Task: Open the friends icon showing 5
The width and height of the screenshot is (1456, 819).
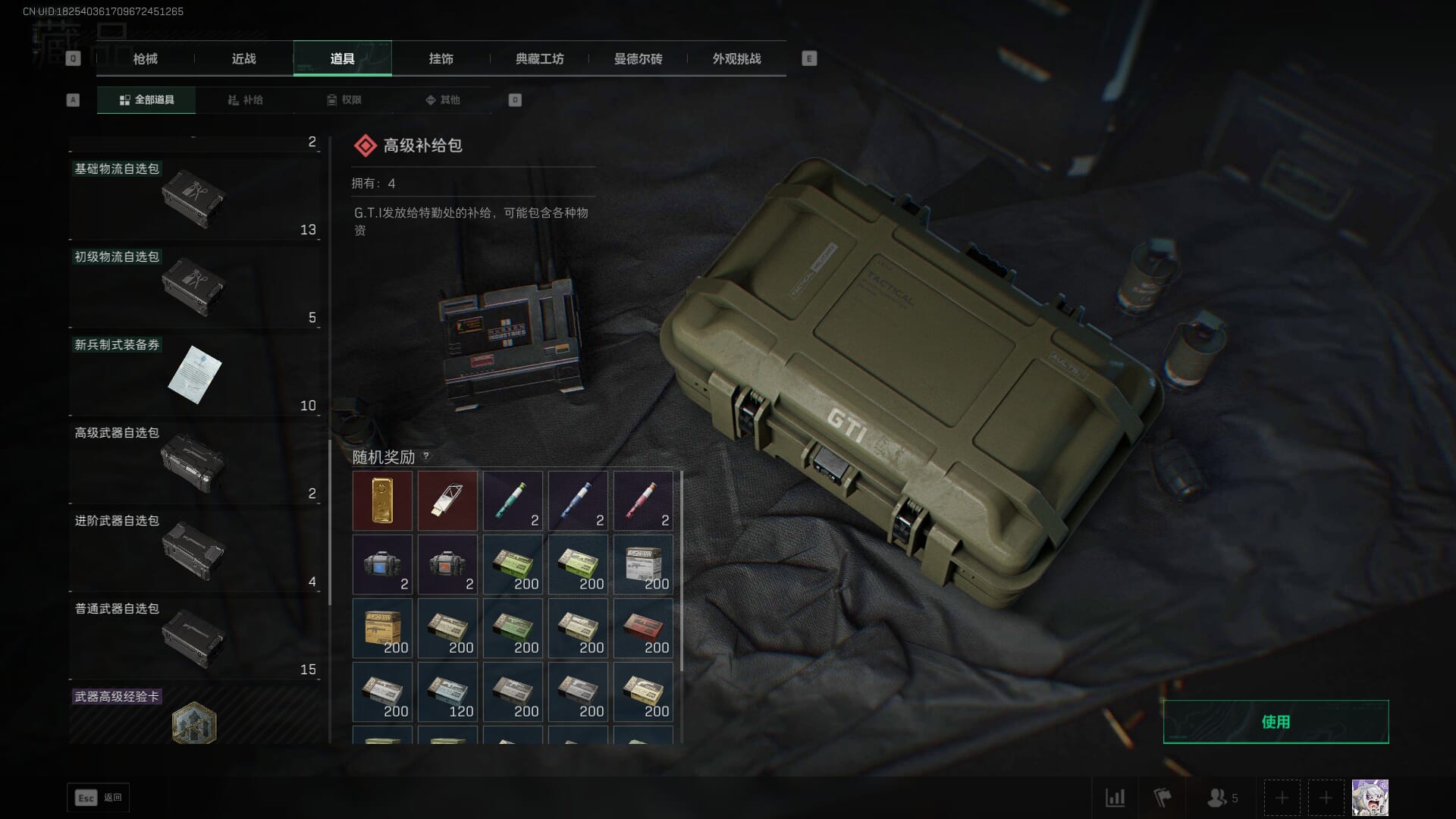Action: 1222,798
